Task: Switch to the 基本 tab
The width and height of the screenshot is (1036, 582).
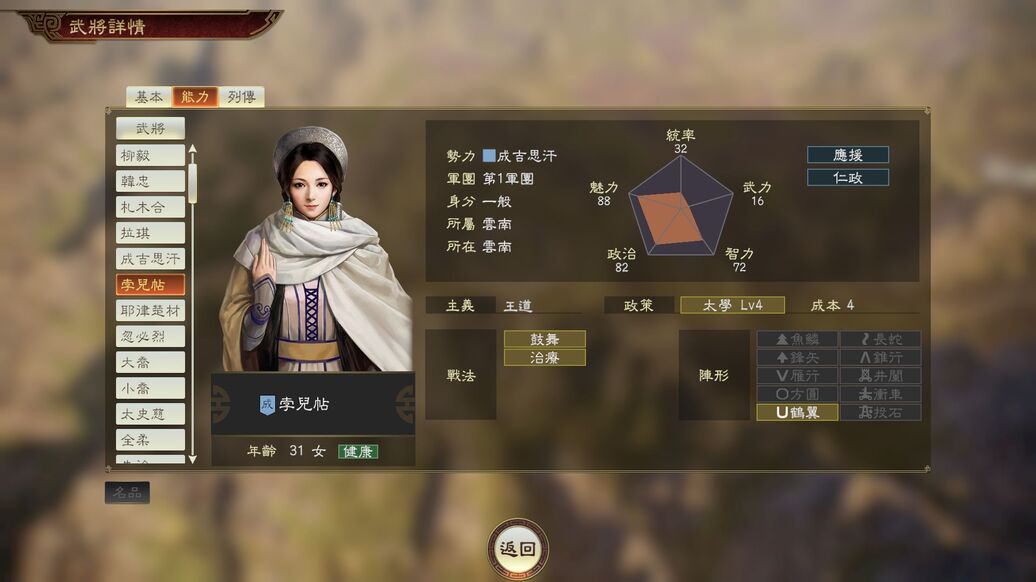Action: [x=148, y=97]
